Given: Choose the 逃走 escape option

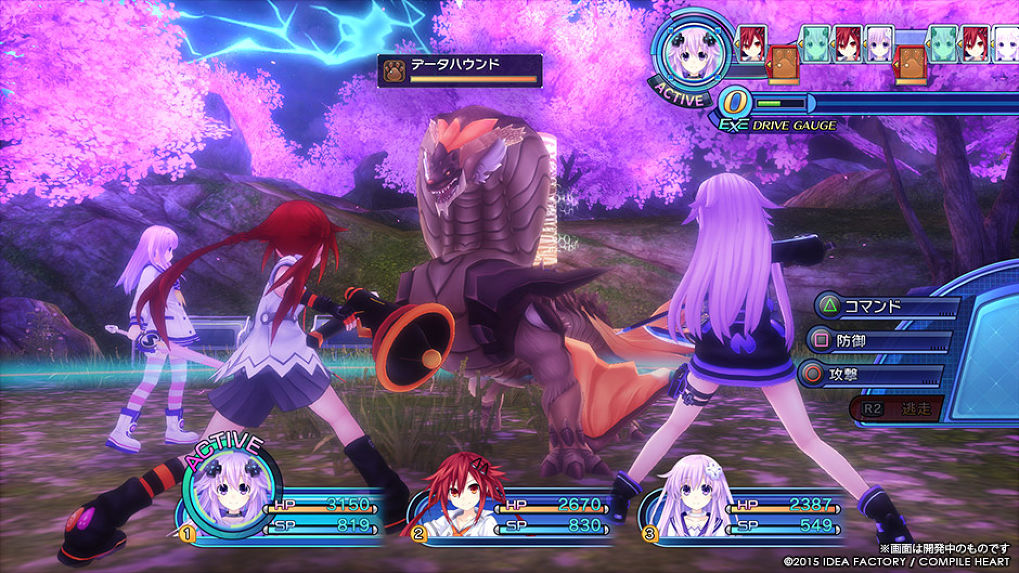Looking at the screenshot, I should (897, 408).
